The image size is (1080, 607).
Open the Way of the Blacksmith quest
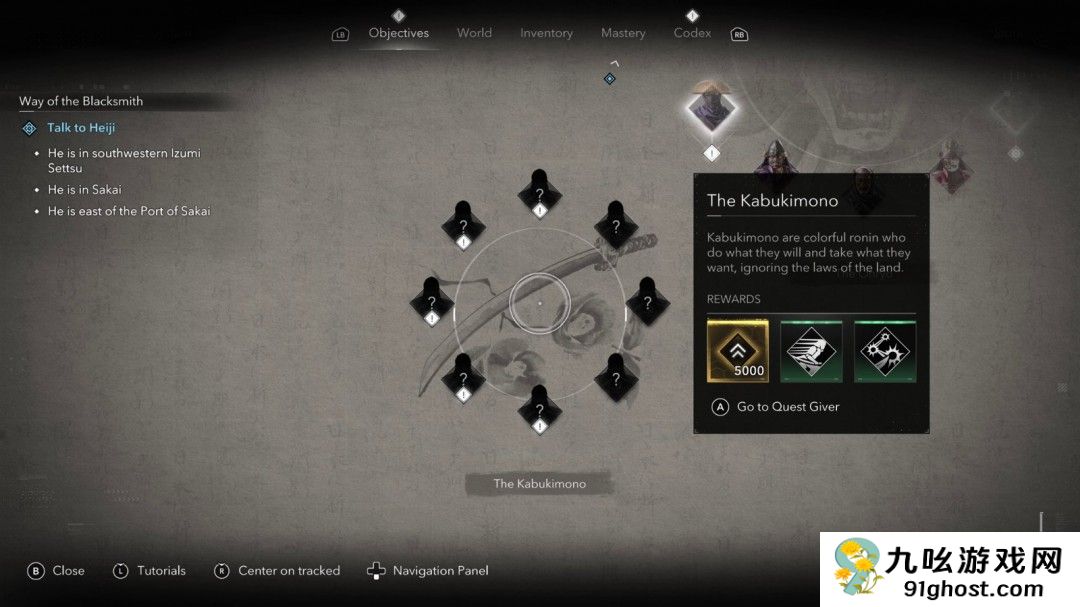(81, 101)
